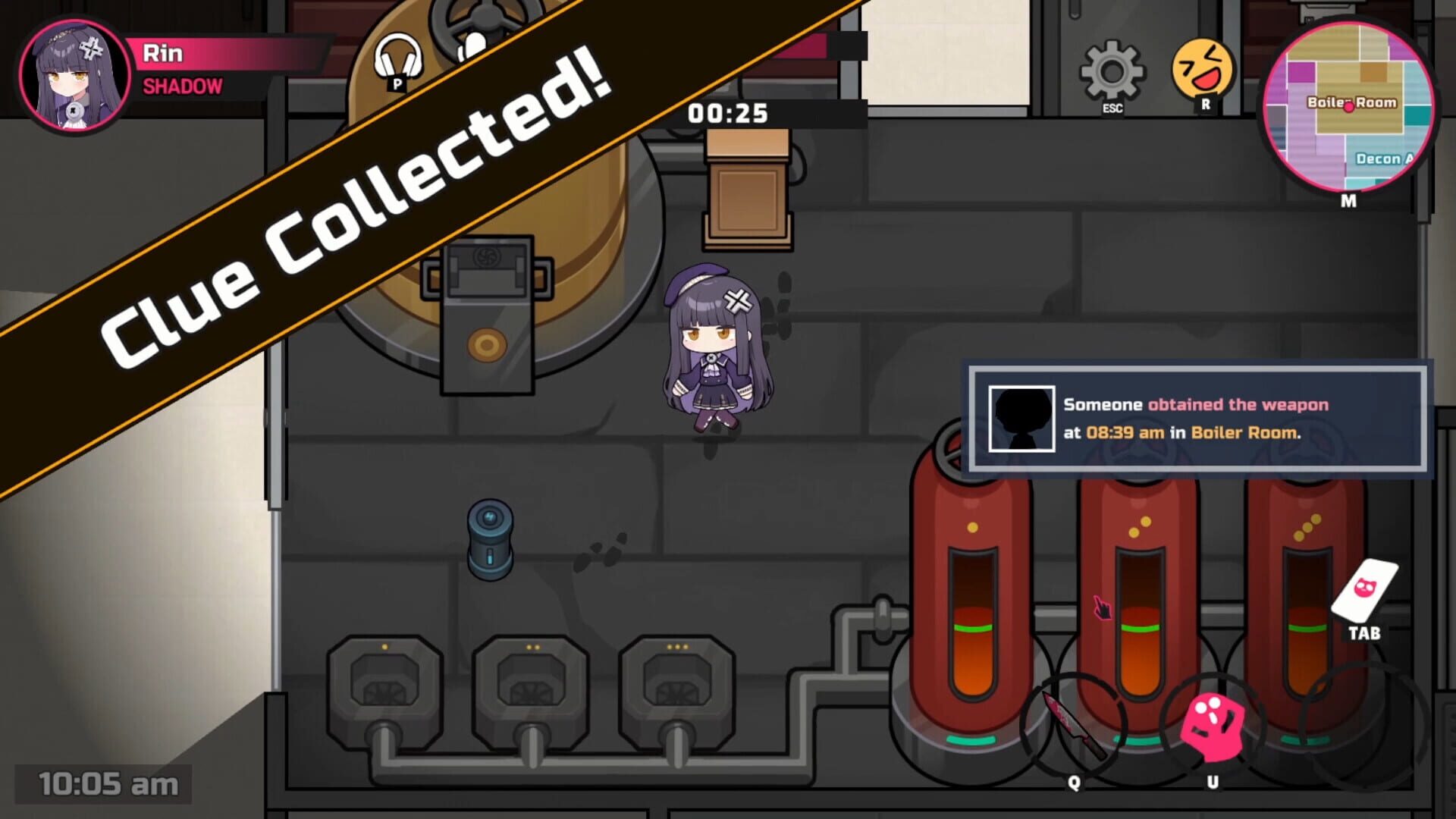Click the blue capsule item on the floor

coord(492,538)
